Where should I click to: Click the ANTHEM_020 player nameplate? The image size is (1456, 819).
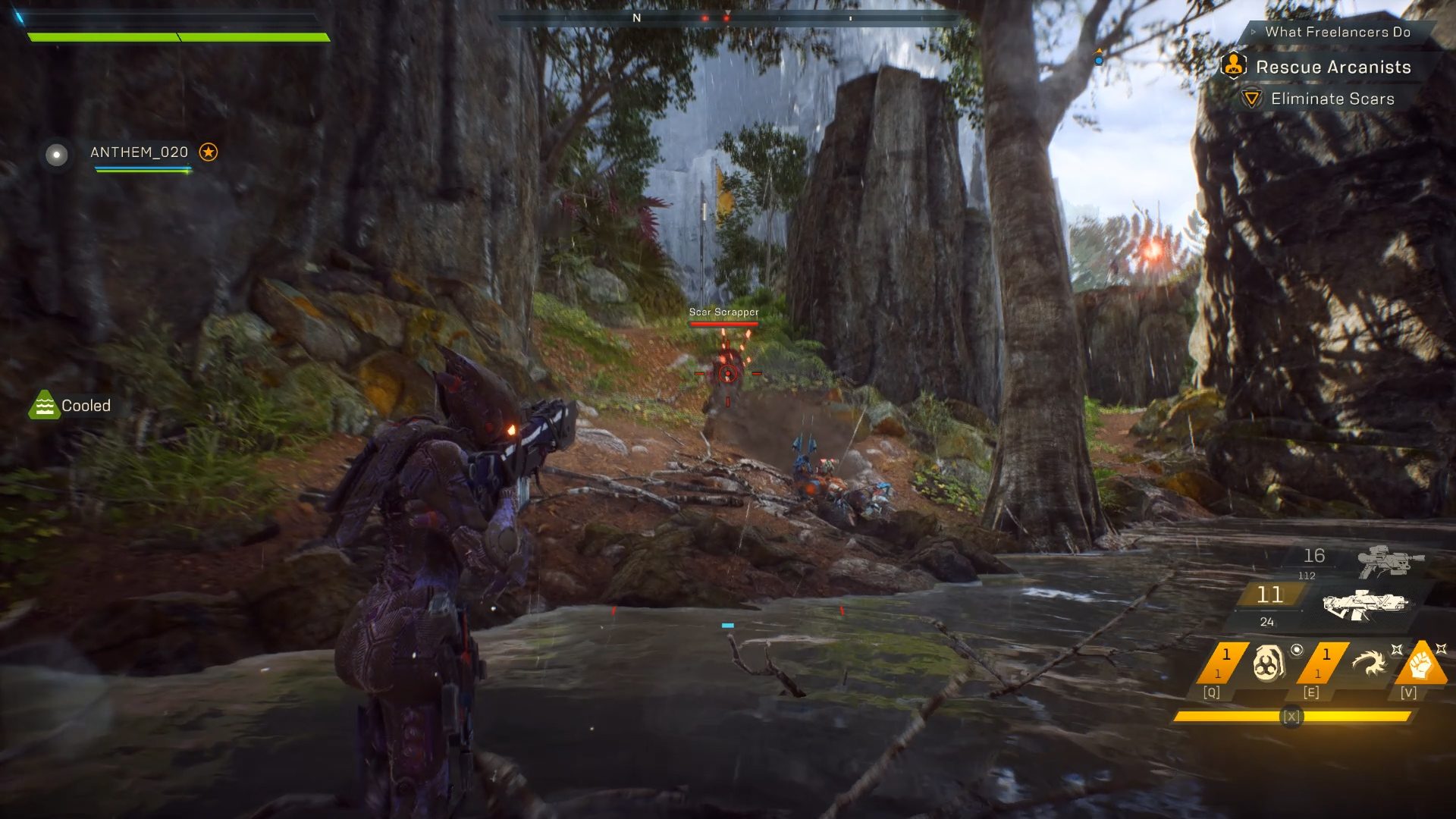click(140, 152)
